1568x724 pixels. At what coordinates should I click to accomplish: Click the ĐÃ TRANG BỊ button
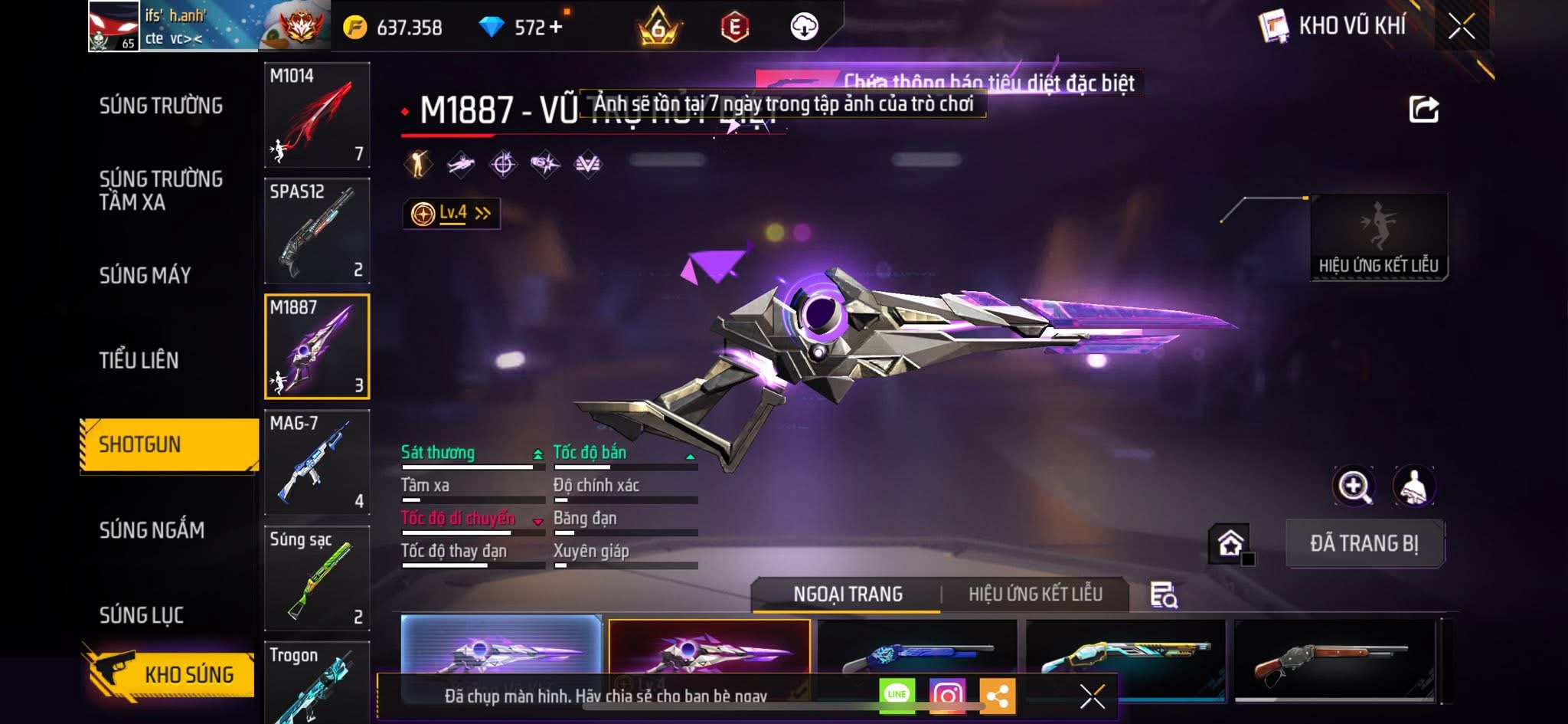coord(1364,543)
